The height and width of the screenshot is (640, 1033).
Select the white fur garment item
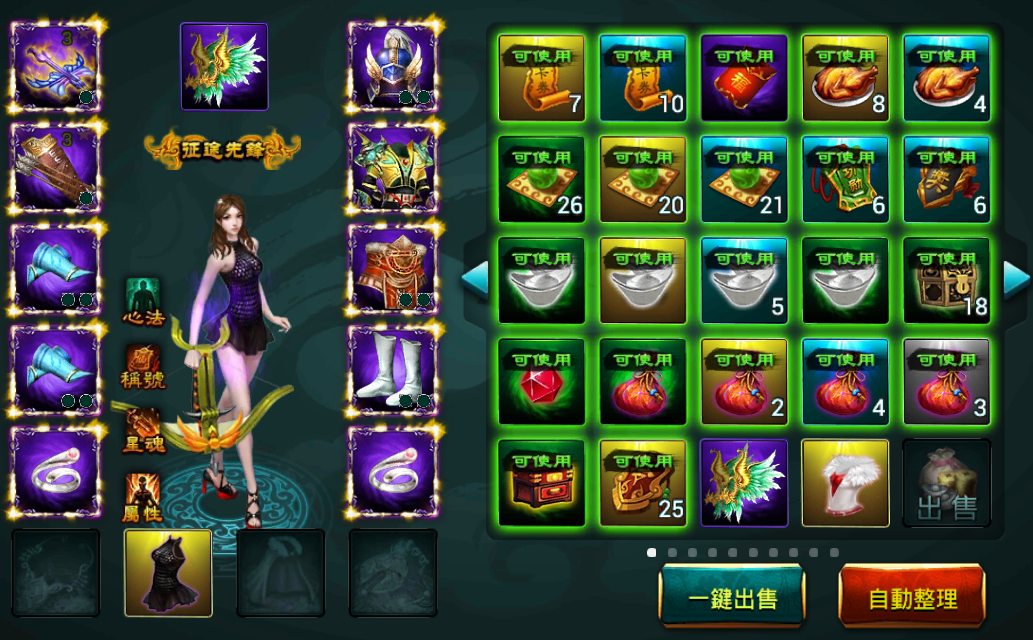coord(845,483)
